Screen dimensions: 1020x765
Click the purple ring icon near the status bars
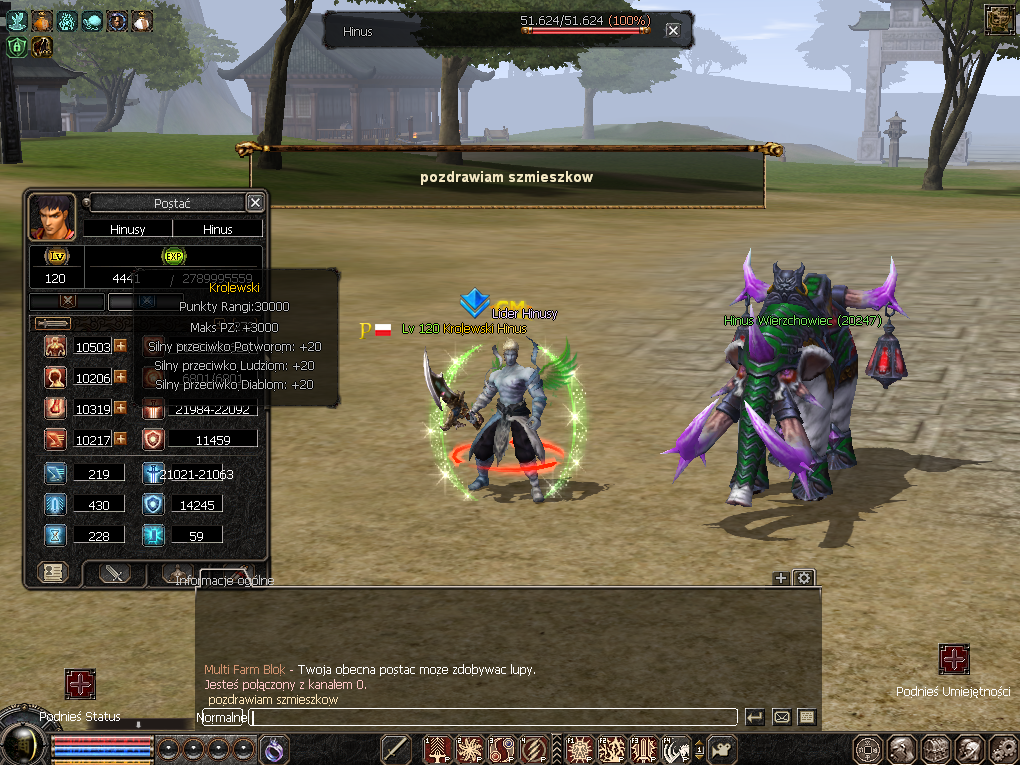[274, 748]
